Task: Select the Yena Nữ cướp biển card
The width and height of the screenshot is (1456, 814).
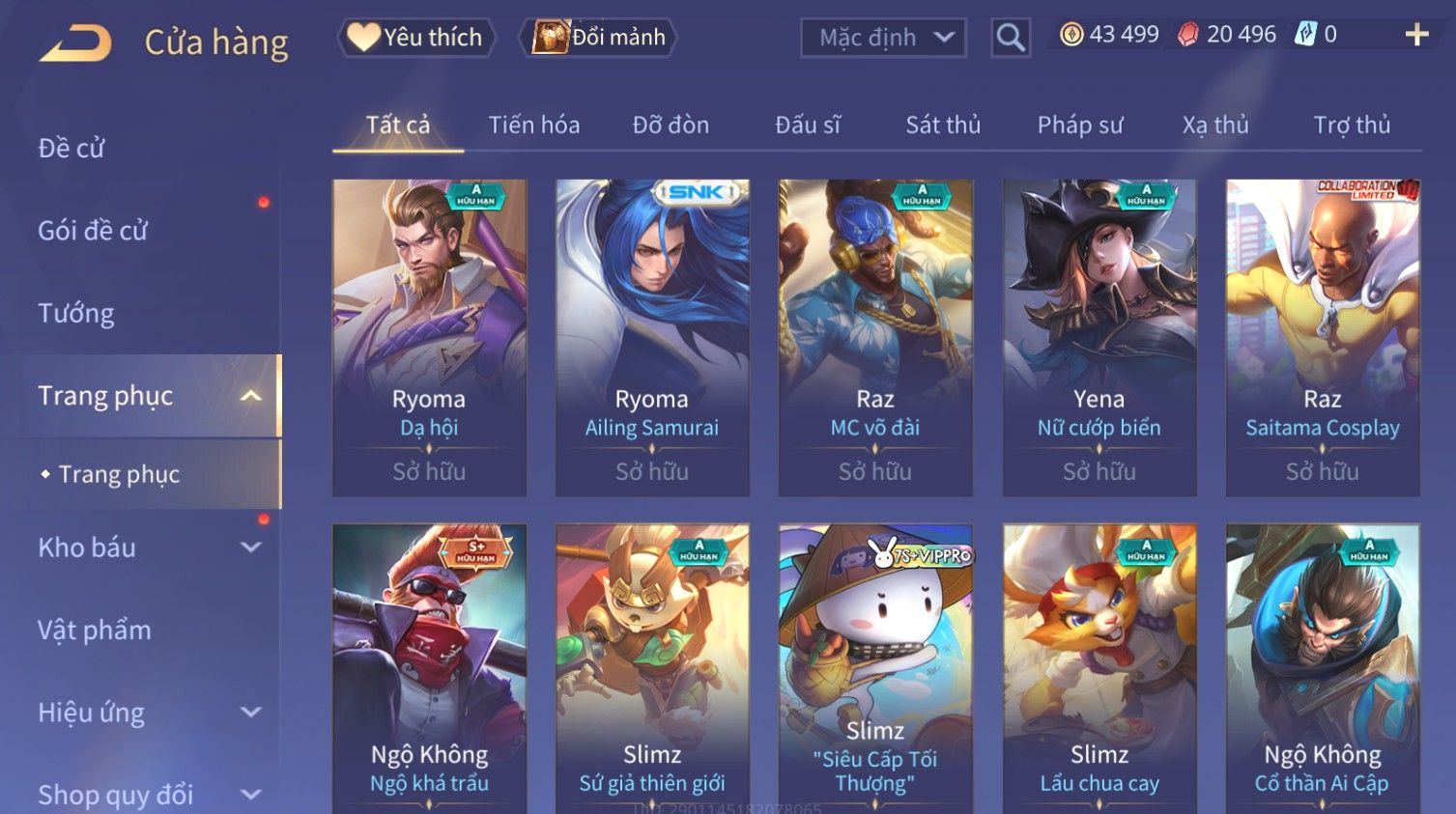Action: click(x=1099, y=337)
